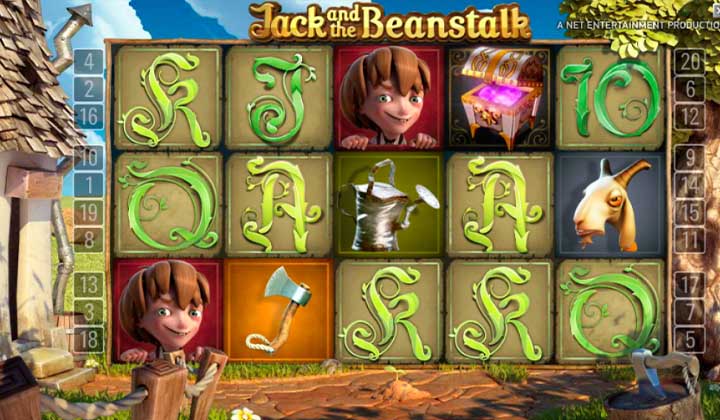Select payline number 15
Viewport: 720px width, 420px height.
click(x=689, y=211)
